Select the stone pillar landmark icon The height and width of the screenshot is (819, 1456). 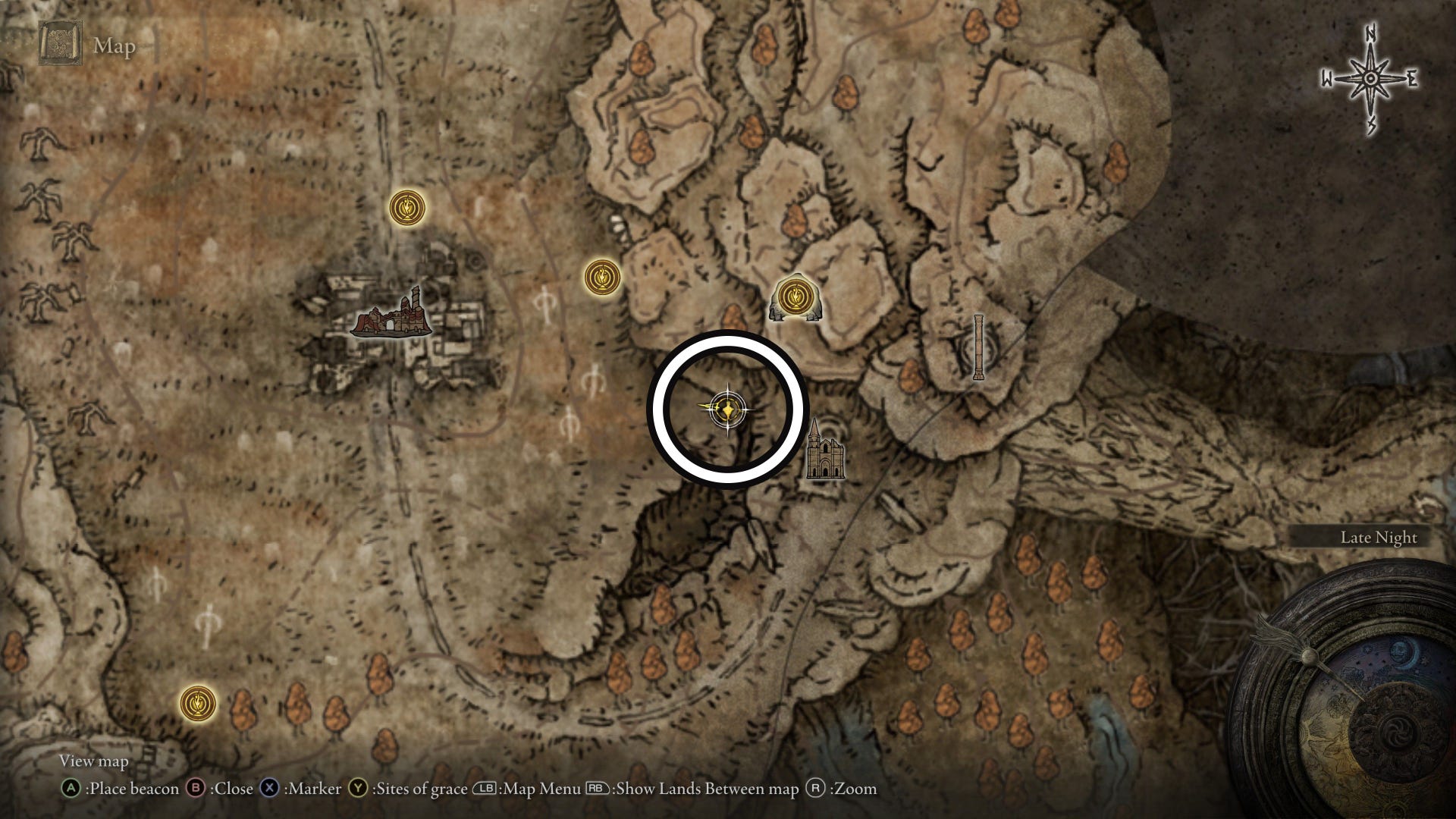click(978, 347)
